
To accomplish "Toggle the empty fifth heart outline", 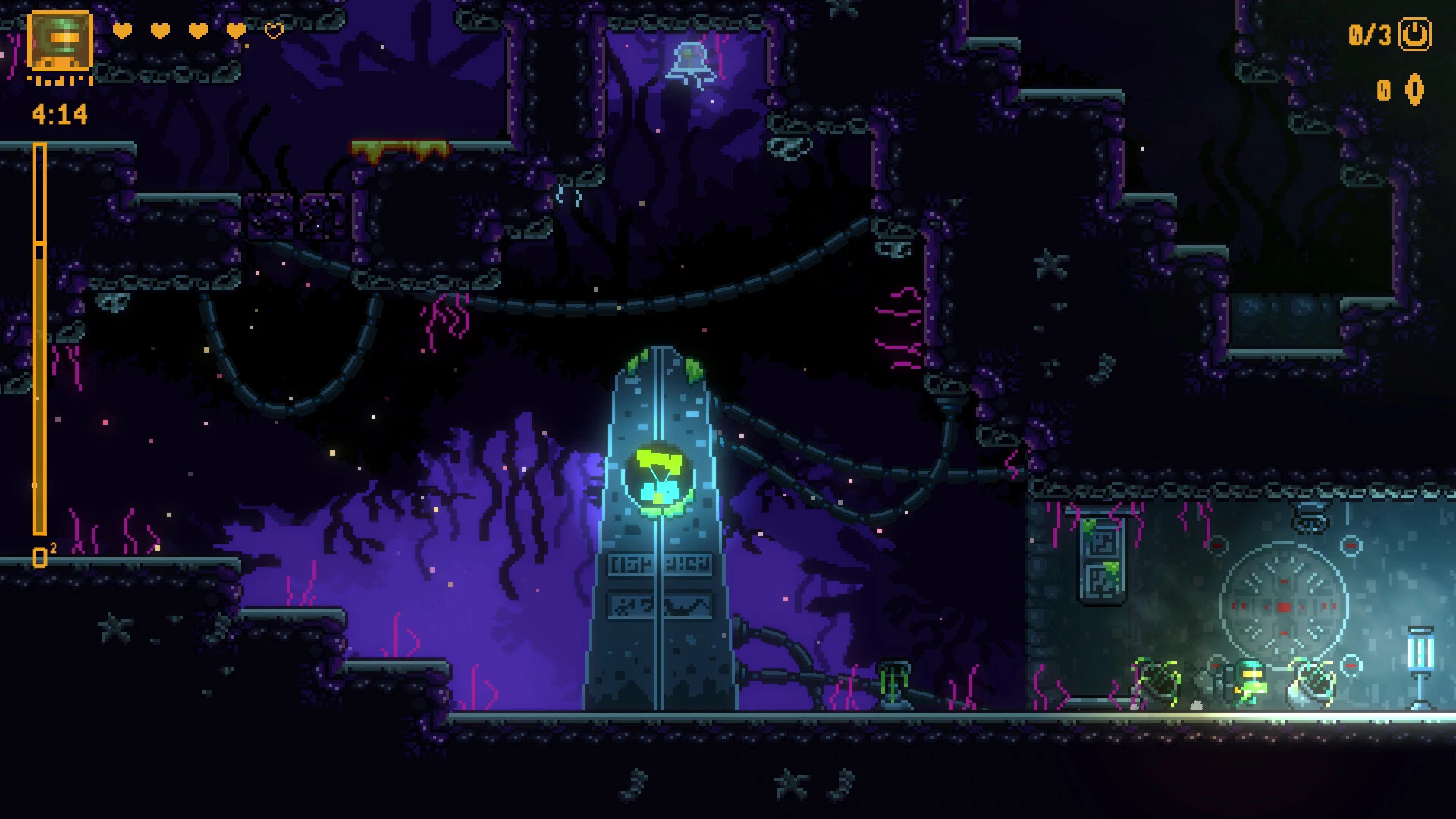I will 273,32.
